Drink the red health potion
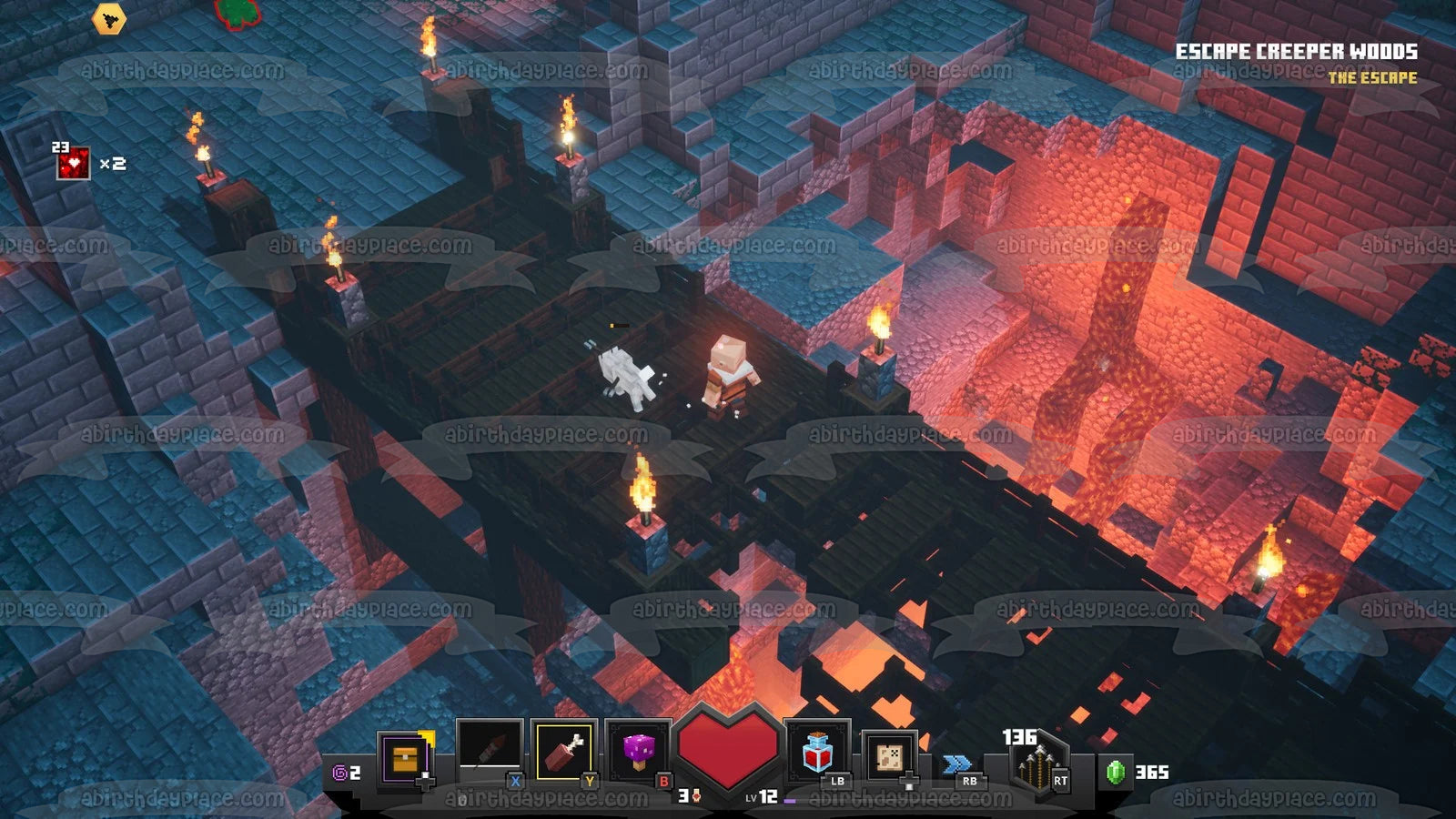 click(x=817, y=752)
